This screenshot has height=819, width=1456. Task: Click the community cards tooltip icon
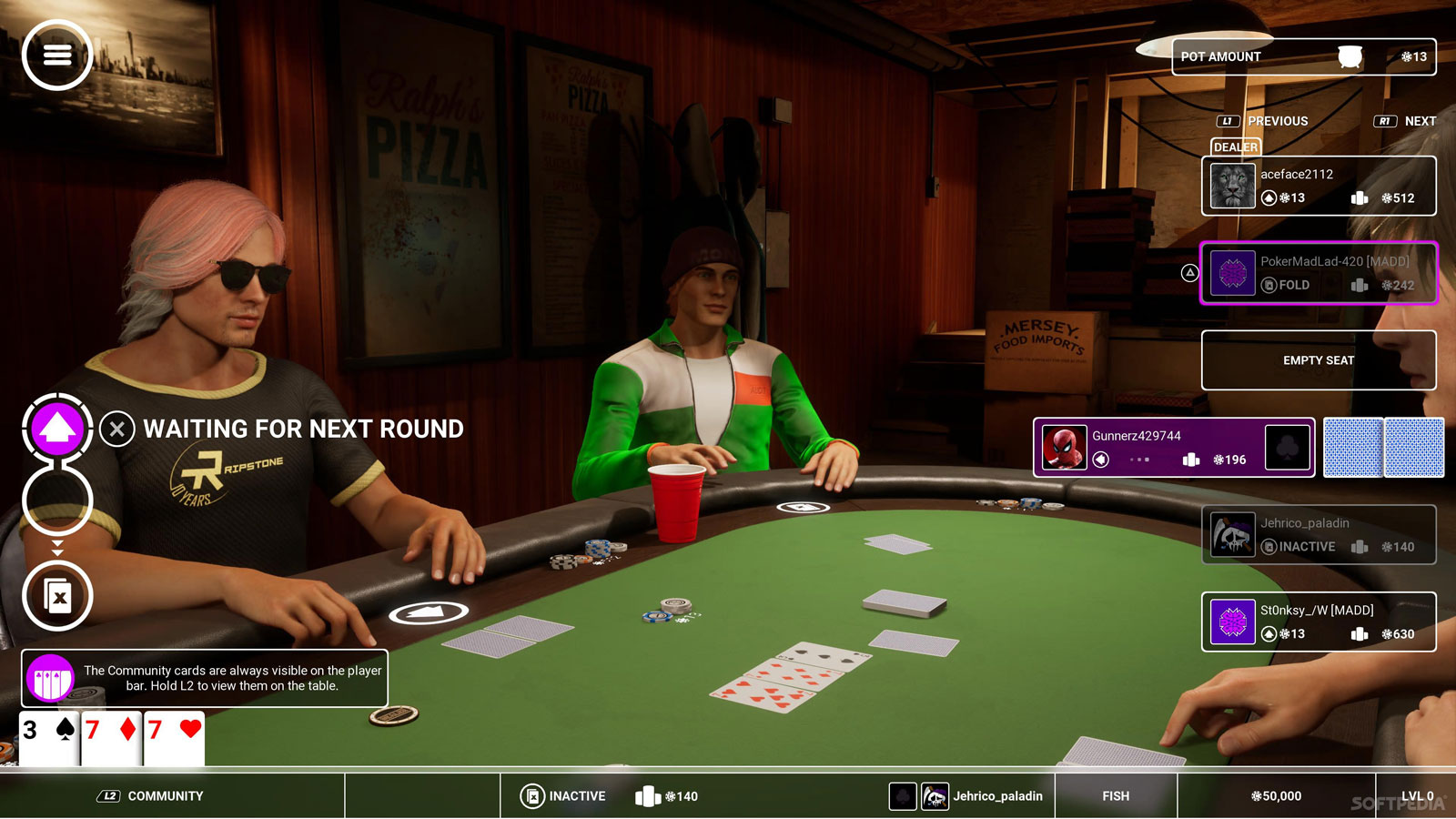coord(52,678)
